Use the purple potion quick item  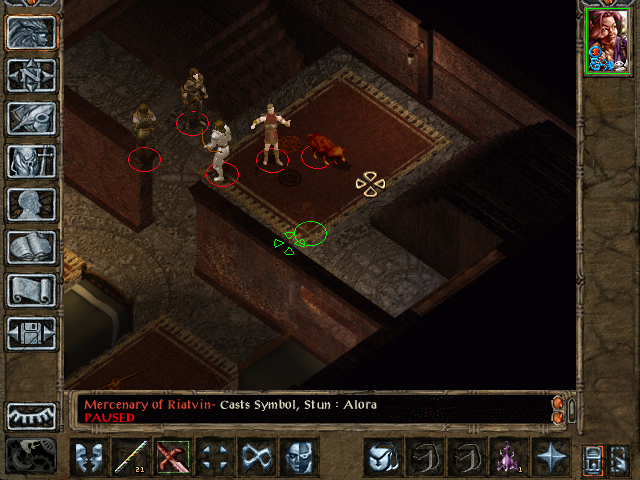(509, 457)
